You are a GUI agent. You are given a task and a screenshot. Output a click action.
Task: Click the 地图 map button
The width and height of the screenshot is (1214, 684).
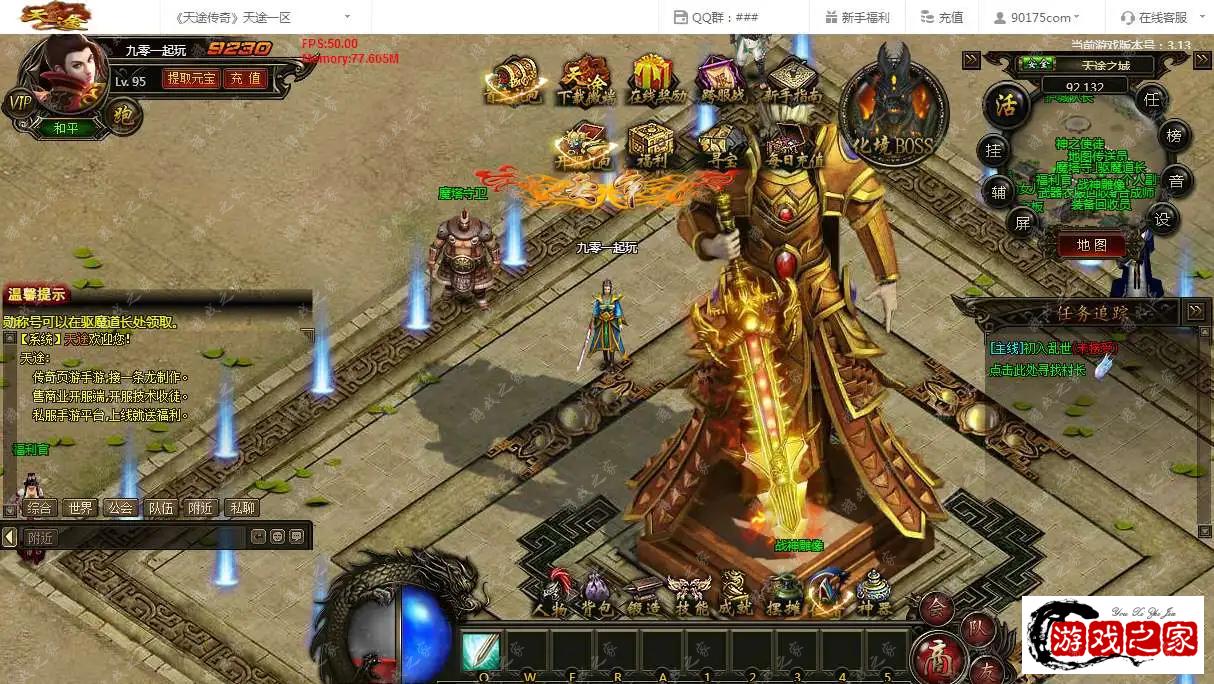tap(1091, 244)
